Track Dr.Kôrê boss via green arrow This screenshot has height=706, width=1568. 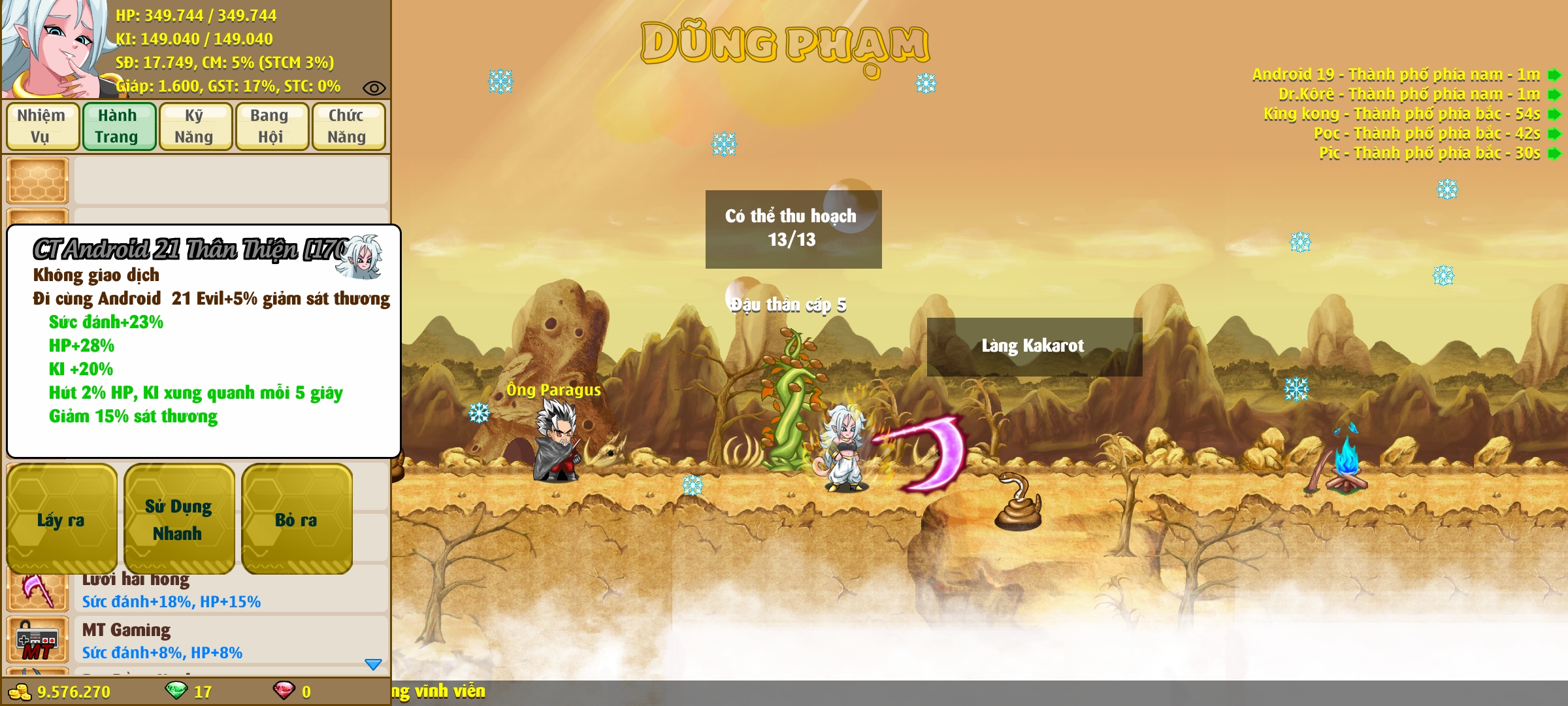point(1555,94)
